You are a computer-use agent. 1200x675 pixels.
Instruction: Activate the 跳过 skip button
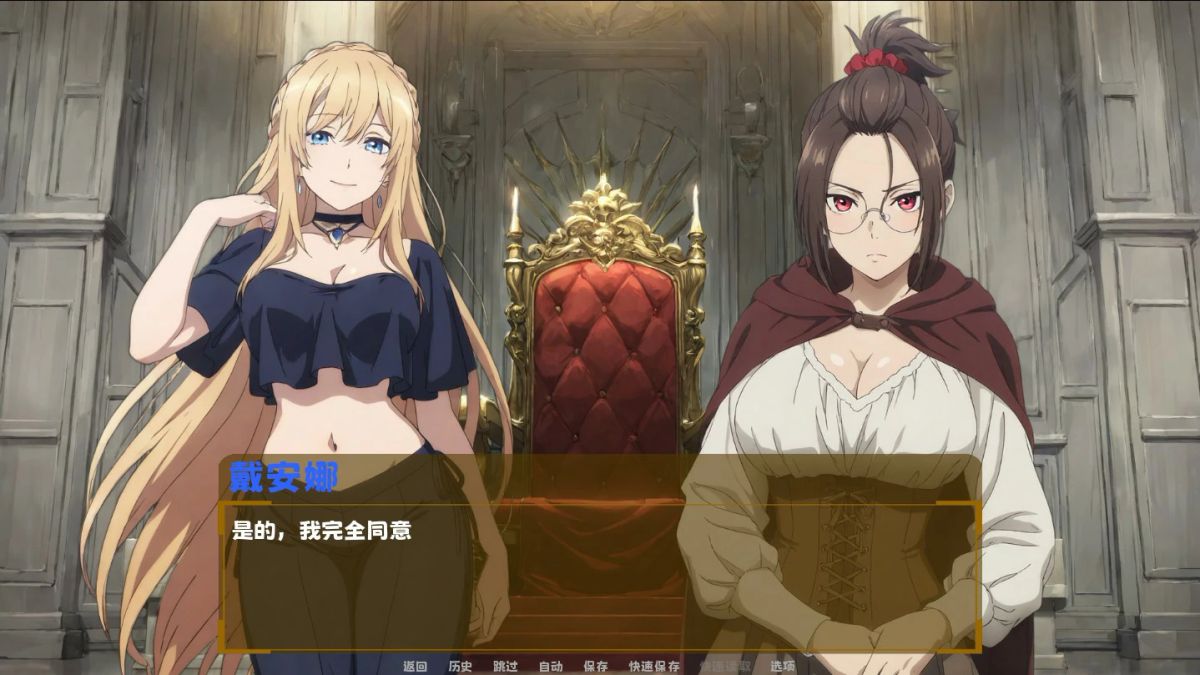505,666
